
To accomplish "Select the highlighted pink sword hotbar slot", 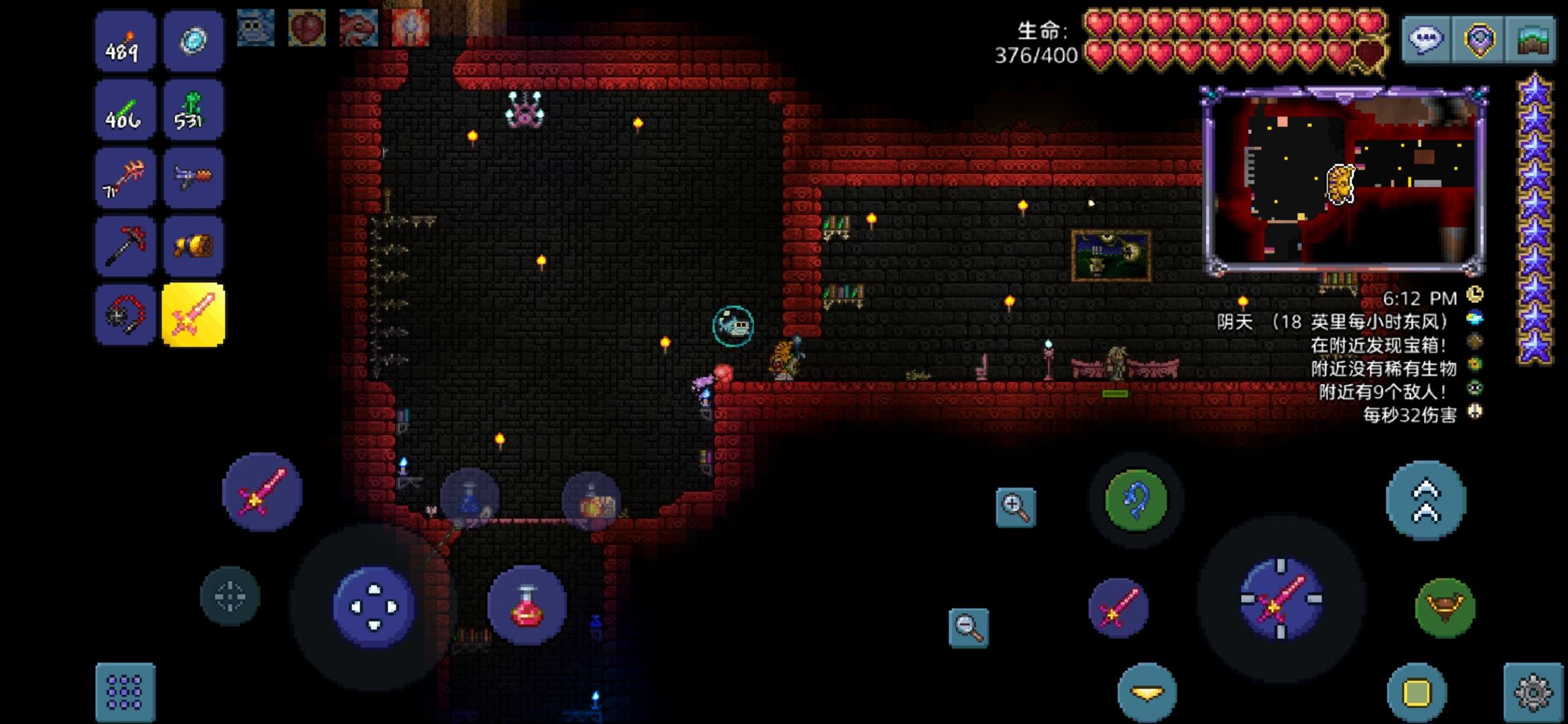I will coord(193,314).
